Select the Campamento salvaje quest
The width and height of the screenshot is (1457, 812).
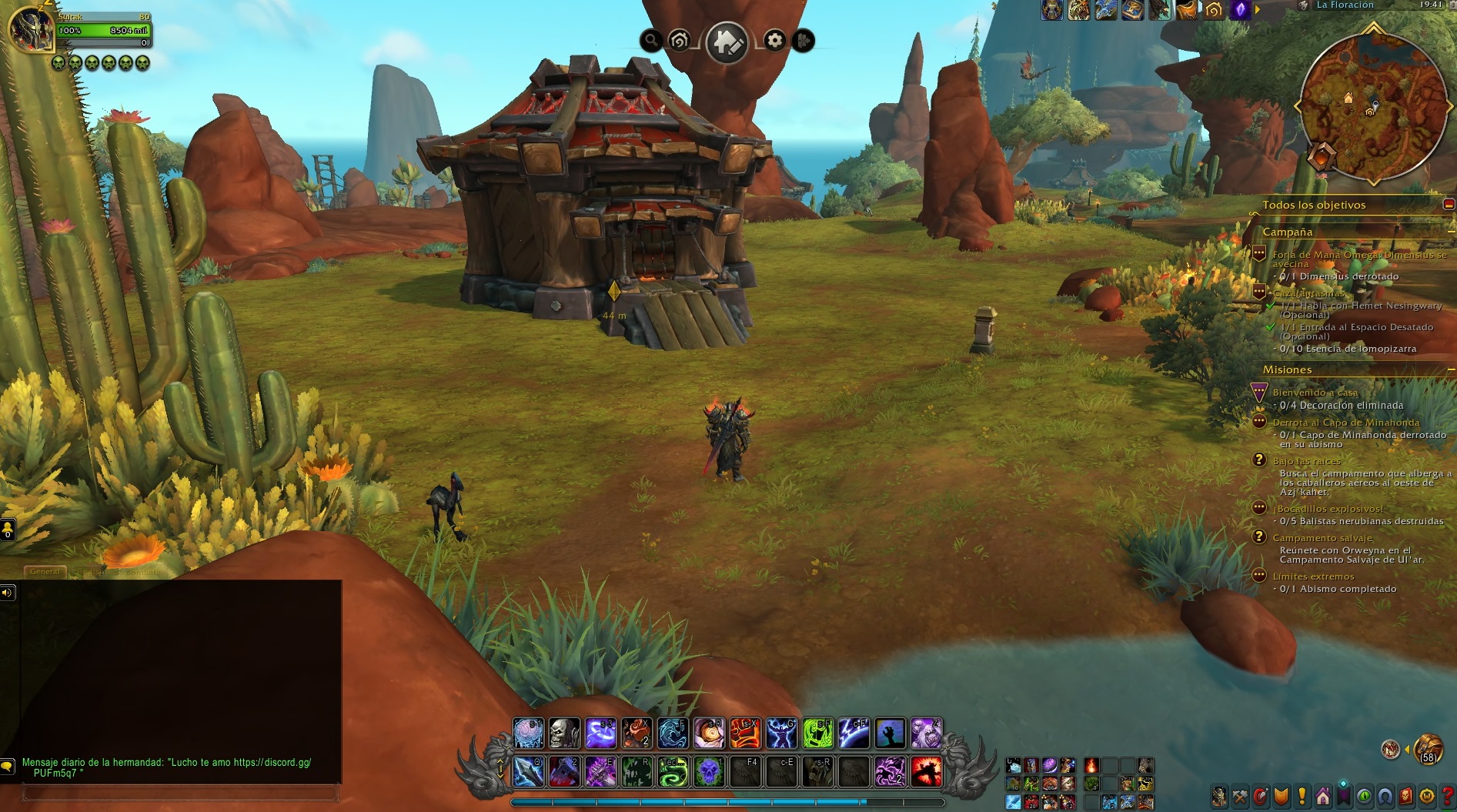(x=1322, y=538)
